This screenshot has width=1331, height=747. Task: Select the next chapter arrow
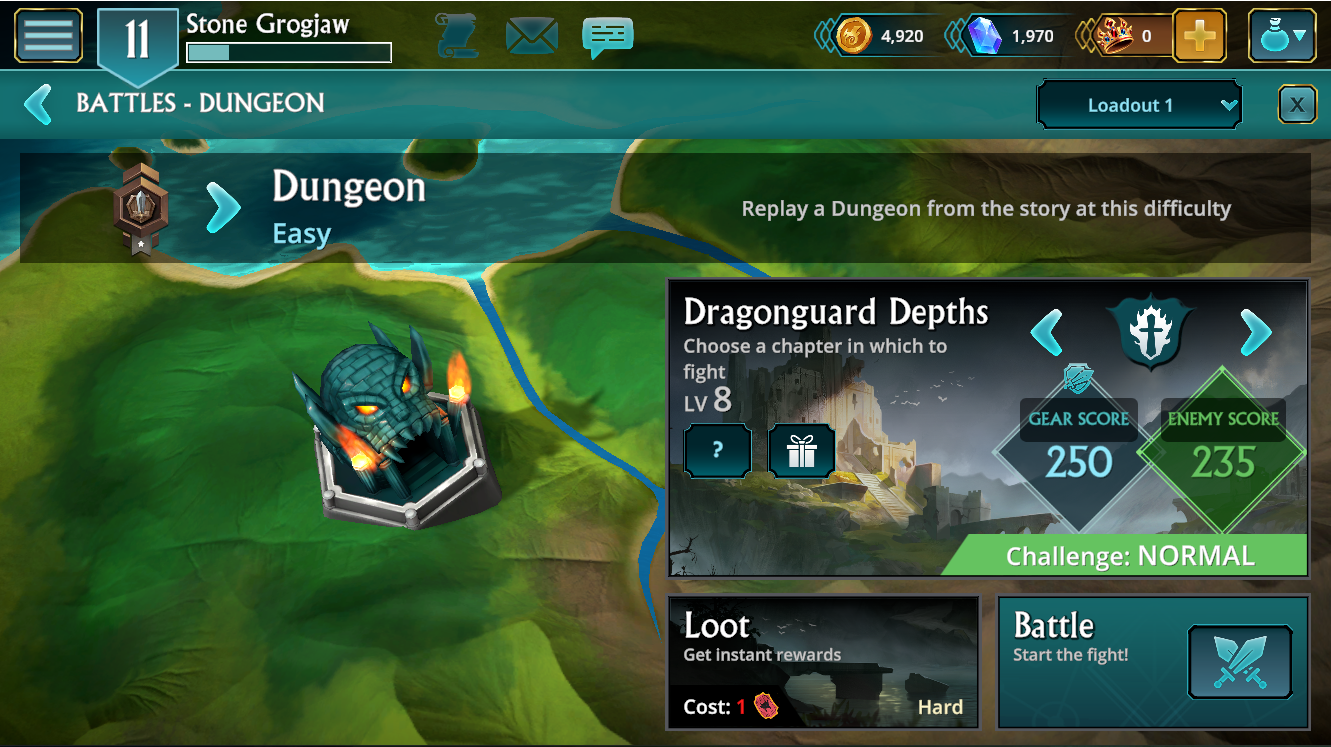[1256, 332]
